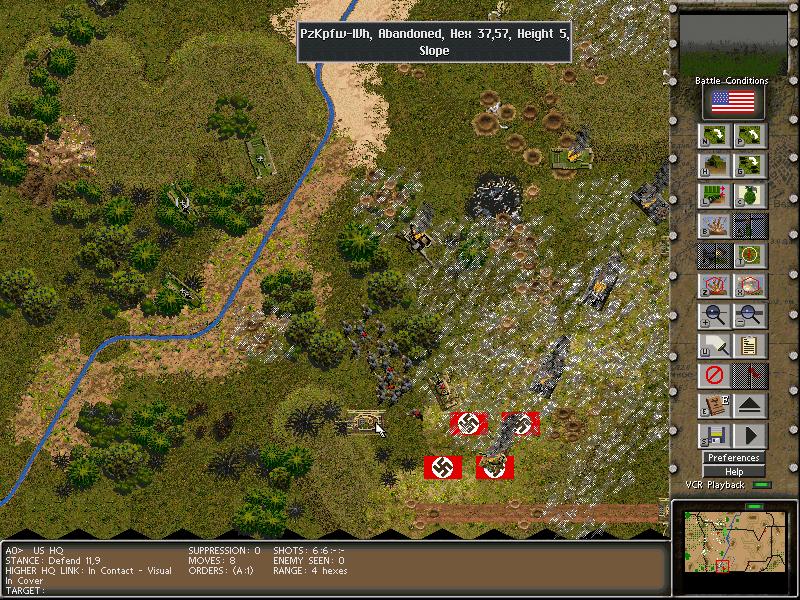Click the US flag Battle Conditions button
Viewport: 800px width, 600px height.
coord(734,102)
